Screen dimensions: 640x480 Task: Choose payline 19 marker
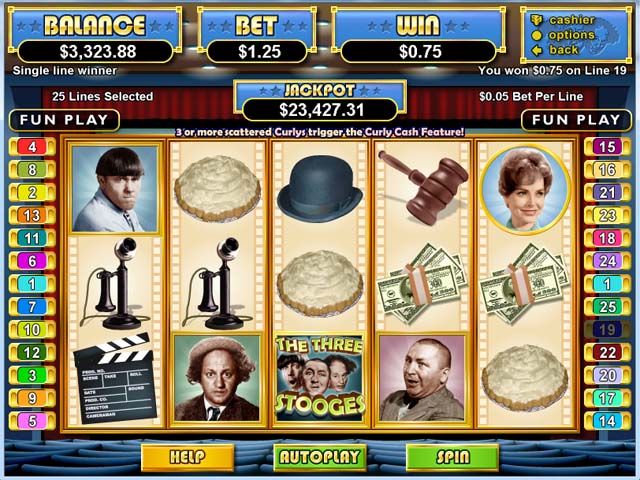pos(606,329)
